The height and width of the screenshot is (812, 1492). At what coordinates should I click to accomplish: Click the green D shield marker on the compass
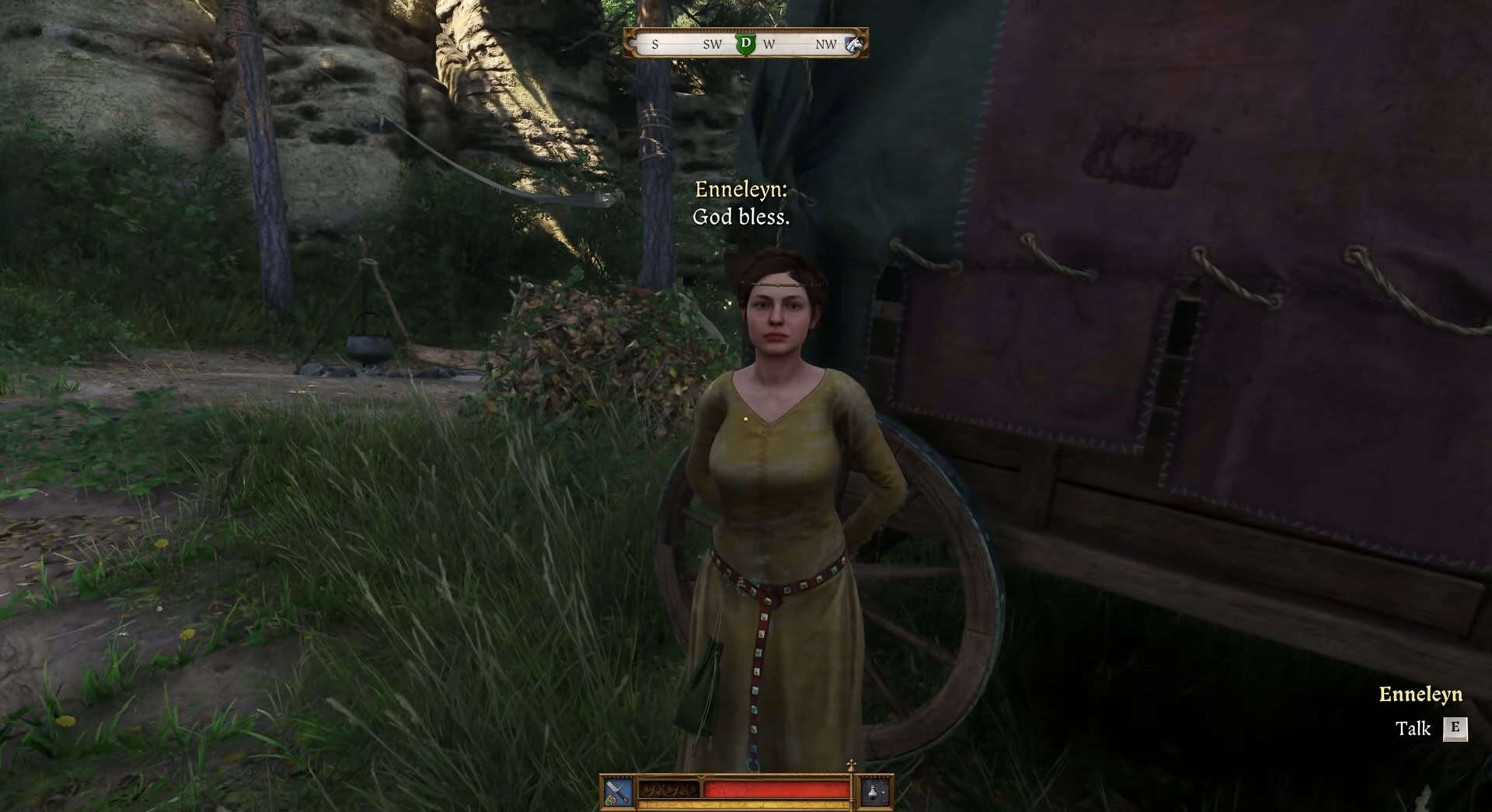pos(746,44)
